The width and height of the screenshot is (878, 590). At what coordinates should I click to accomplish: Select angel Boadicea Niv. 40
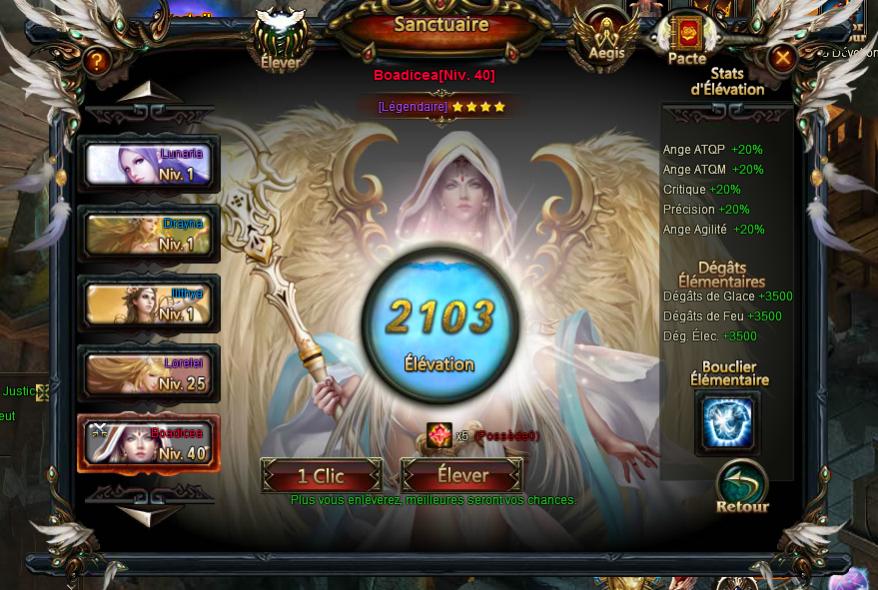pyautogui.click(x=148, y=443)
